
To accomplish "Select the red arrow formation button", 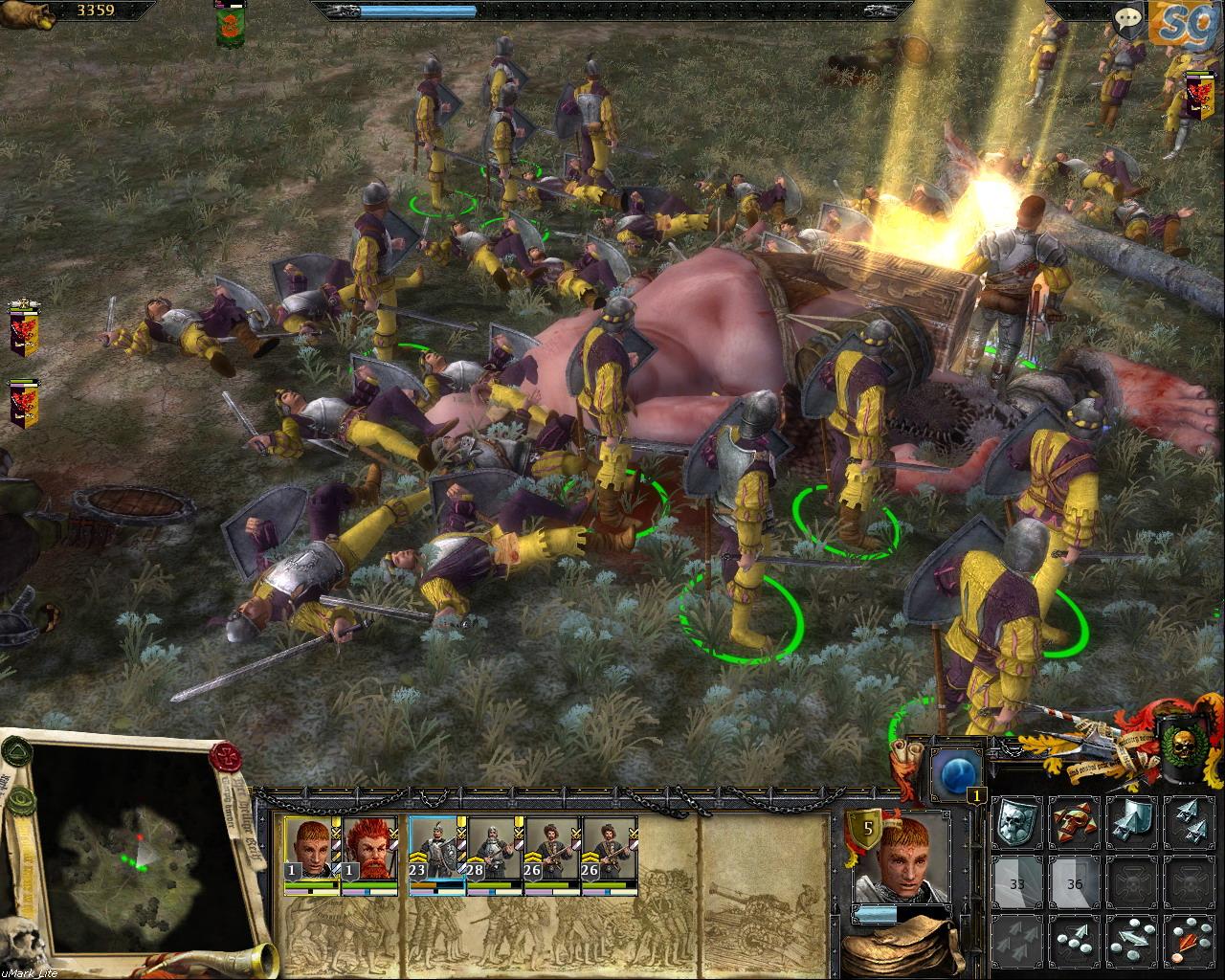I will click(1189, 940).
